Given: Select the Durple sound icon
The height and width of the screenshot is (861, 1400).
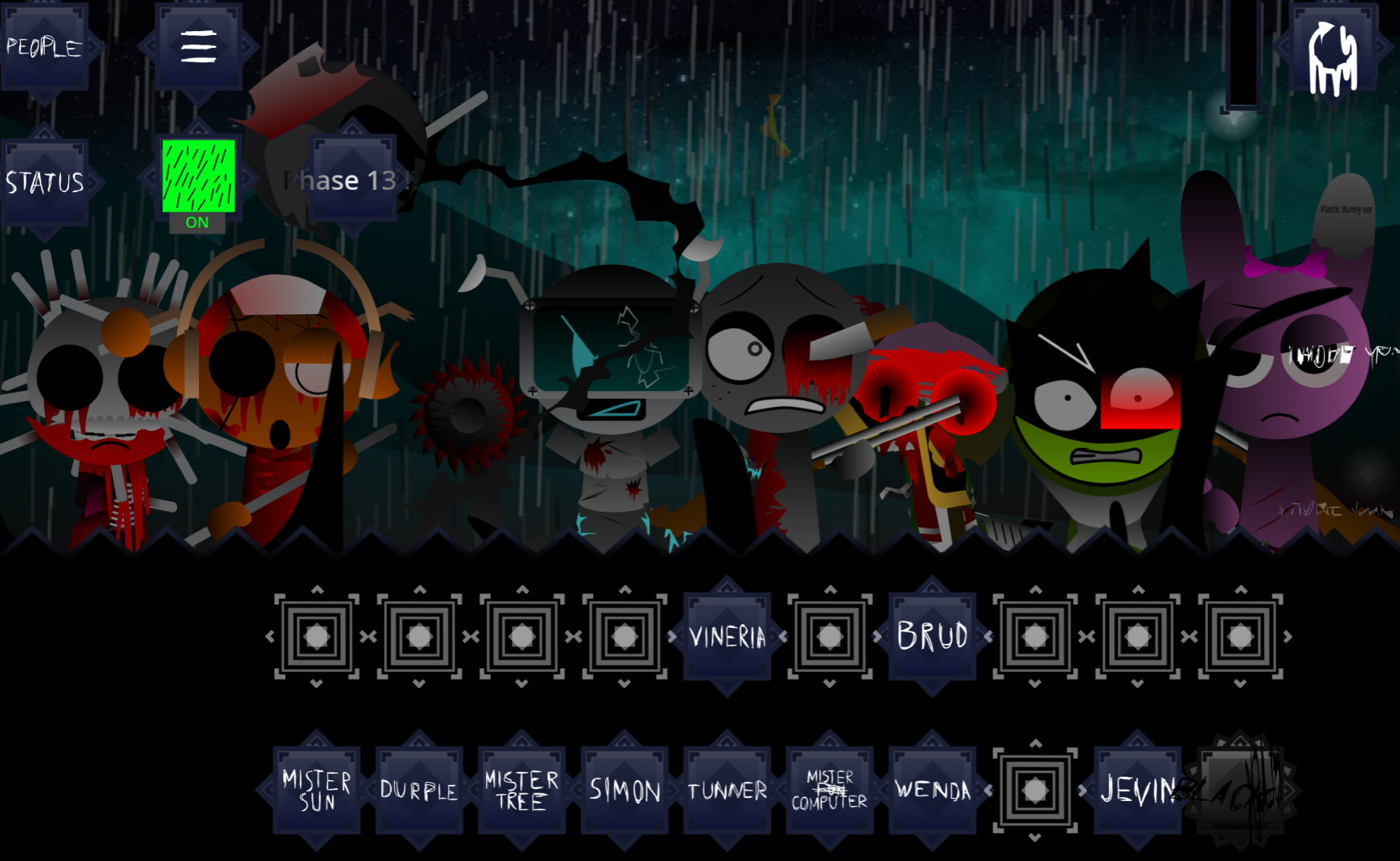Looking at the screenshot, I should (418, 790).
